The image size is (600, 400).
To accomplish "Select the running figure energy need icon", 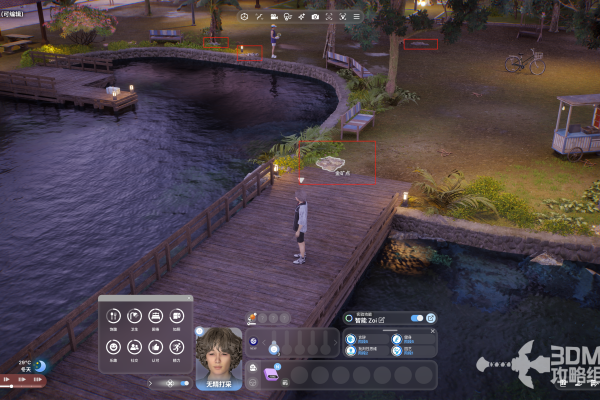I will tap(177, 346).
